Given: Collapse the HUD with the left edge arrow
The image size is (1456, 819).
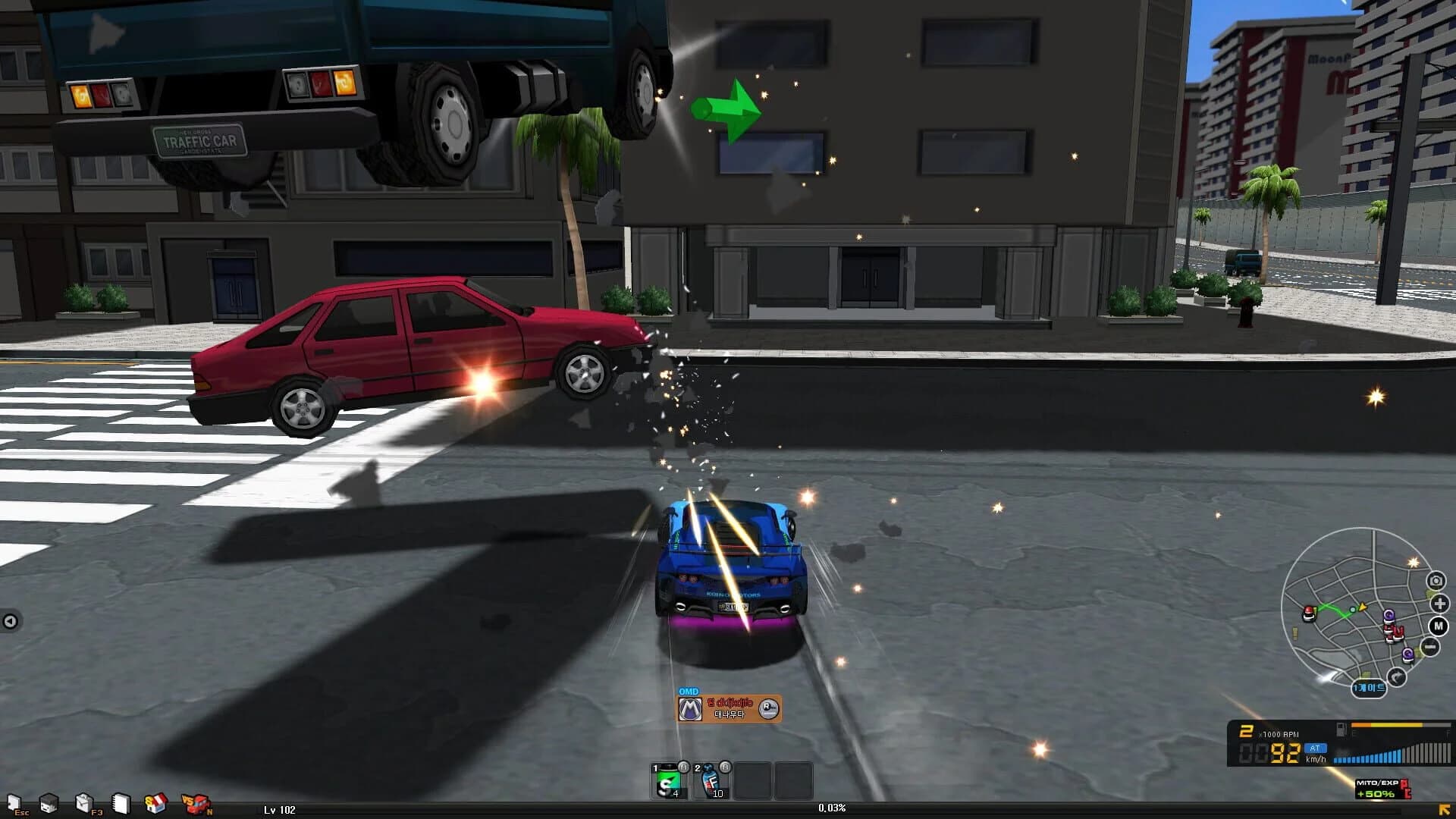Looking at the screenshot, I should coord(11,622).
